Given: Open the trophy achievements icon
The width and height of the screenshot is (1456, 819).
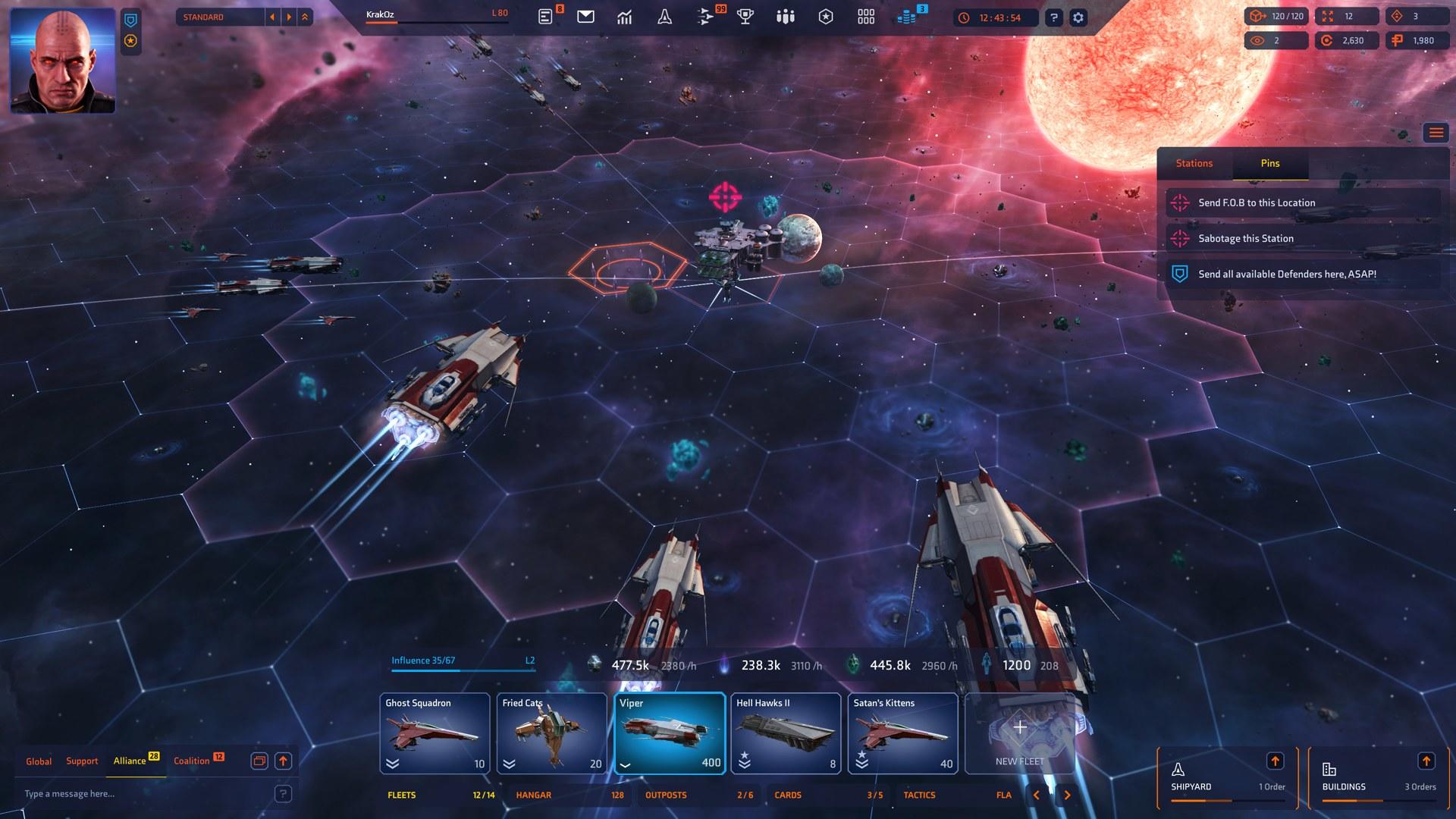Looking at the screenshot, I should (x=745, y=16).
